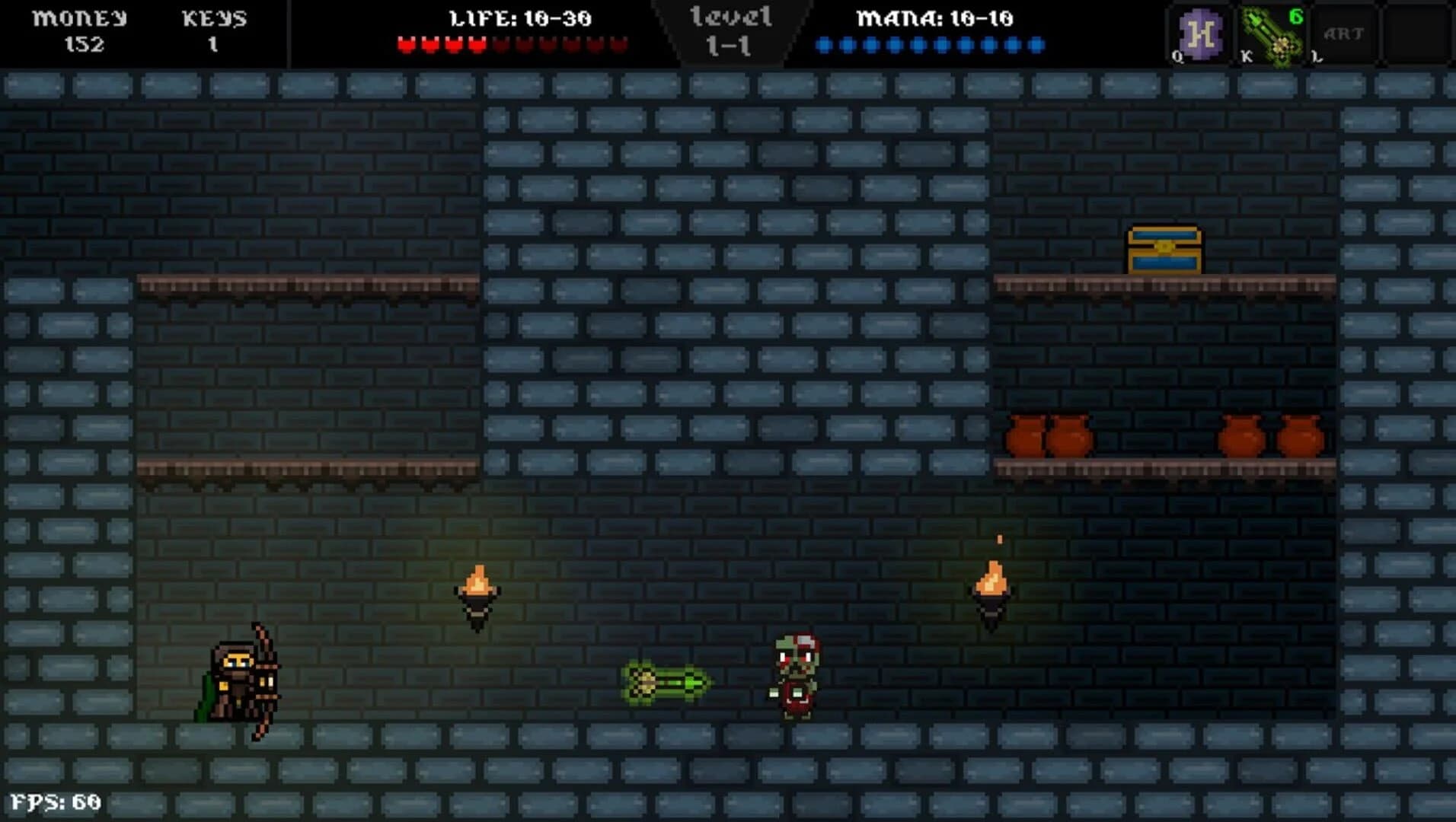Open the ART slot bound to L
This screenshot has height=822, width=1456.
click(x=1344, y=34)
